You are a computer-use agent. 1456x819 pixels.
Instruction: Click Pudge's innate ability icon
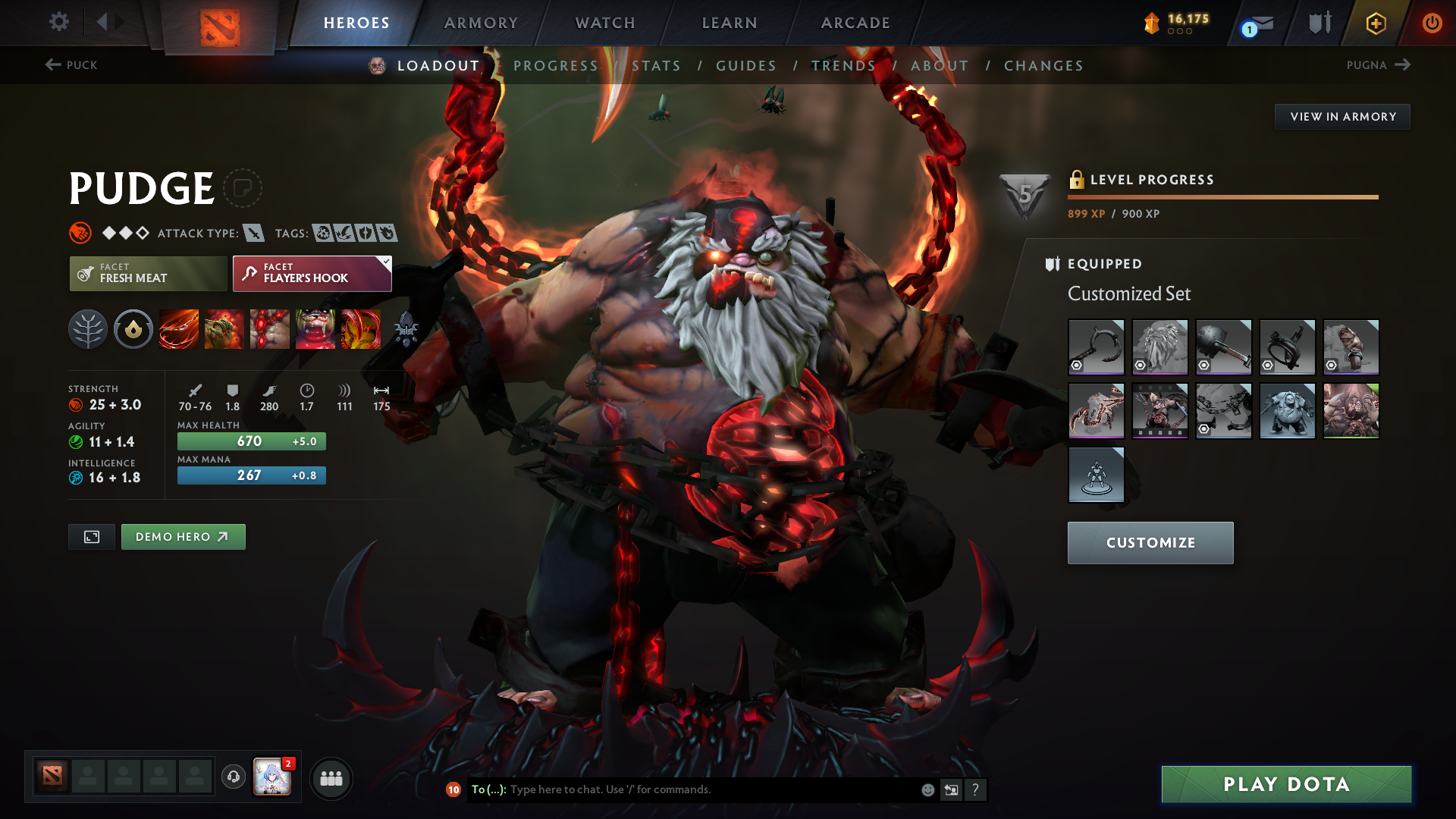pos(133,329)
